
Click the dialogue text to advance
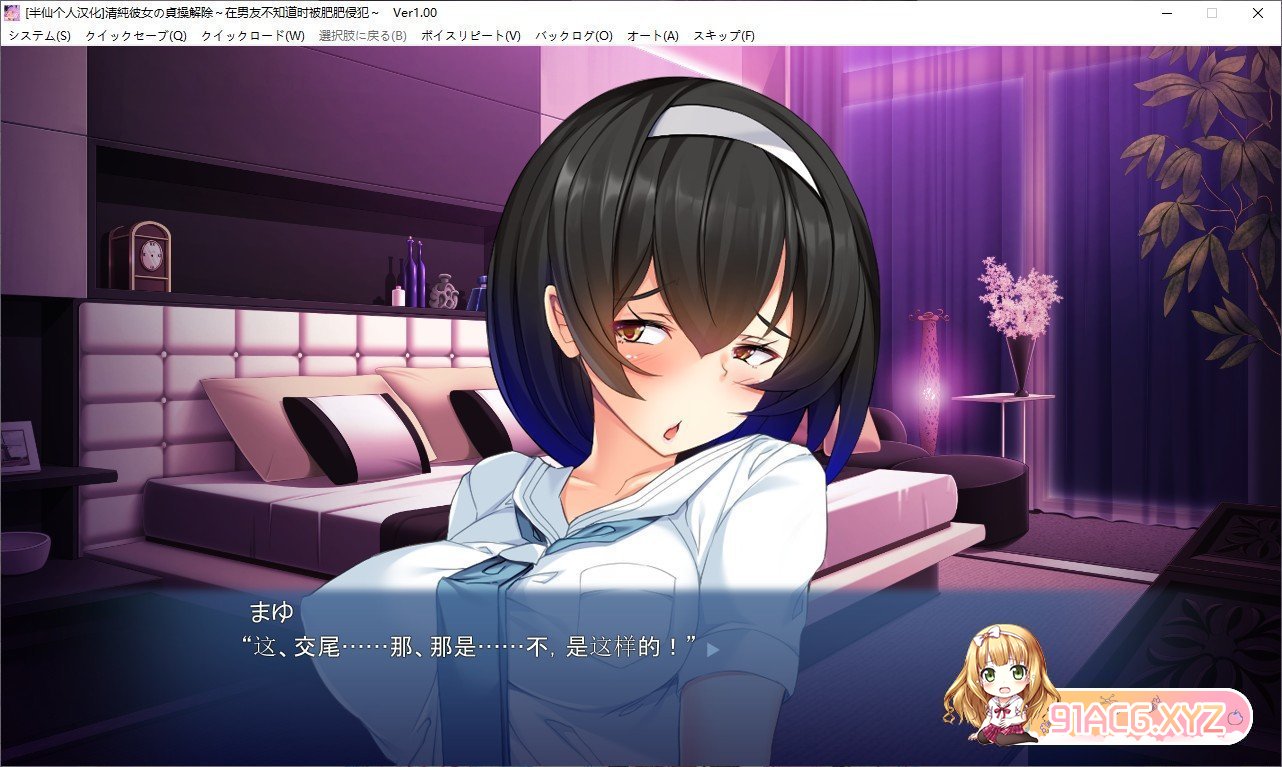[470, 646]
